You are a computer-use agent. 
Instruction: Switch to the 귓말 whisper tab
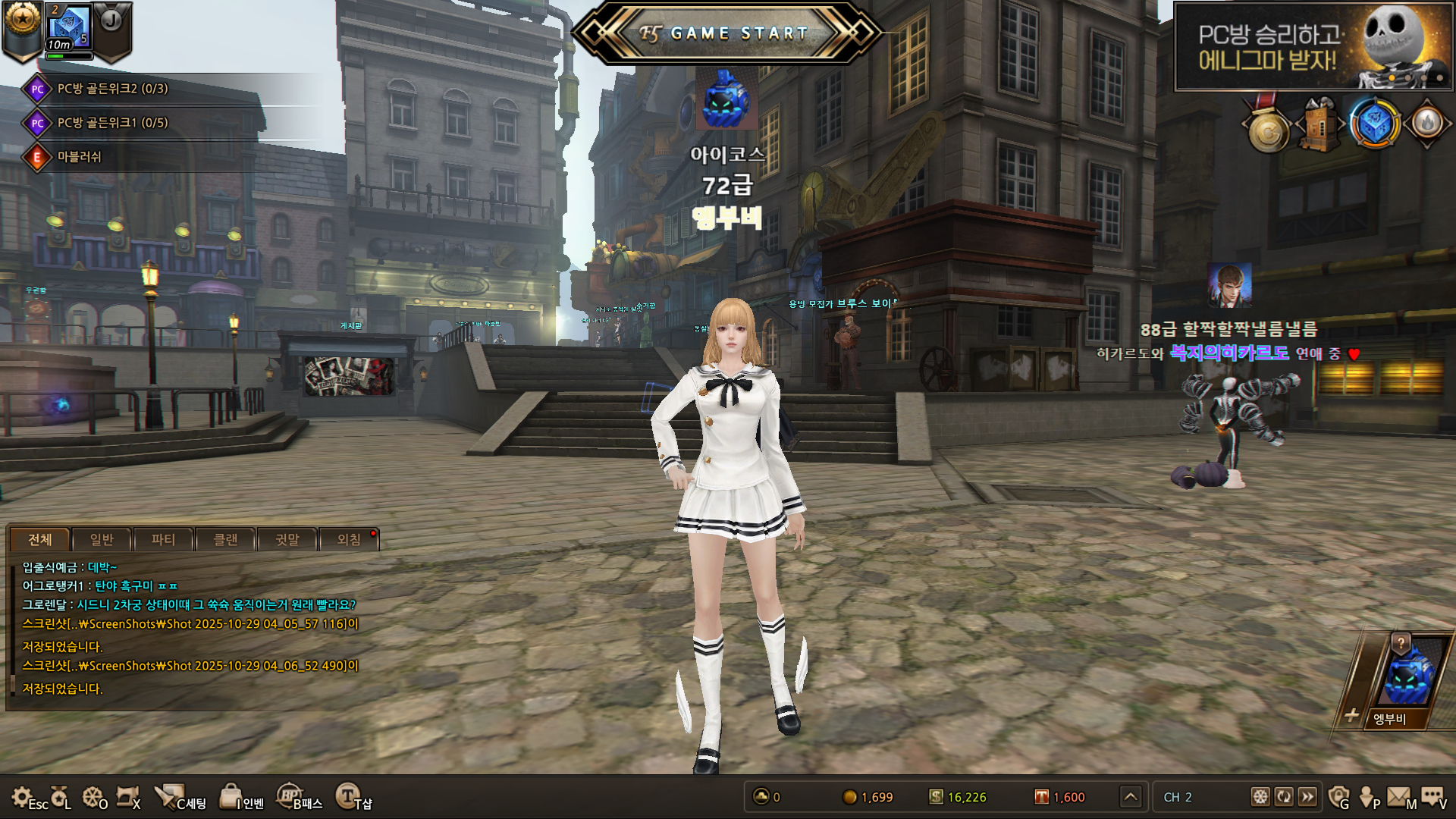pos(287,539)
